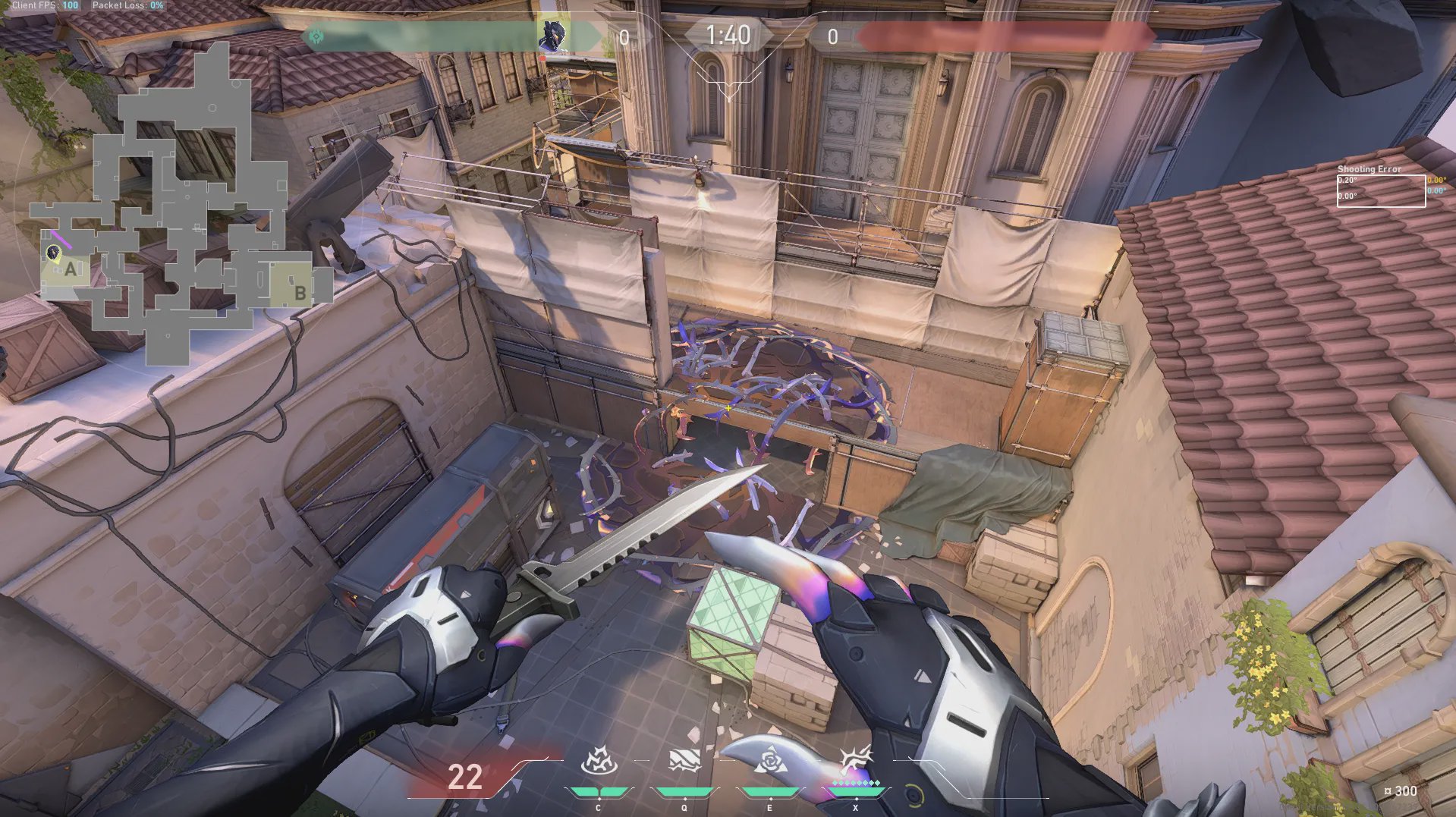1456x817 pixels.
Task: Use the Arc Rose ability on E
Action: 769,761
